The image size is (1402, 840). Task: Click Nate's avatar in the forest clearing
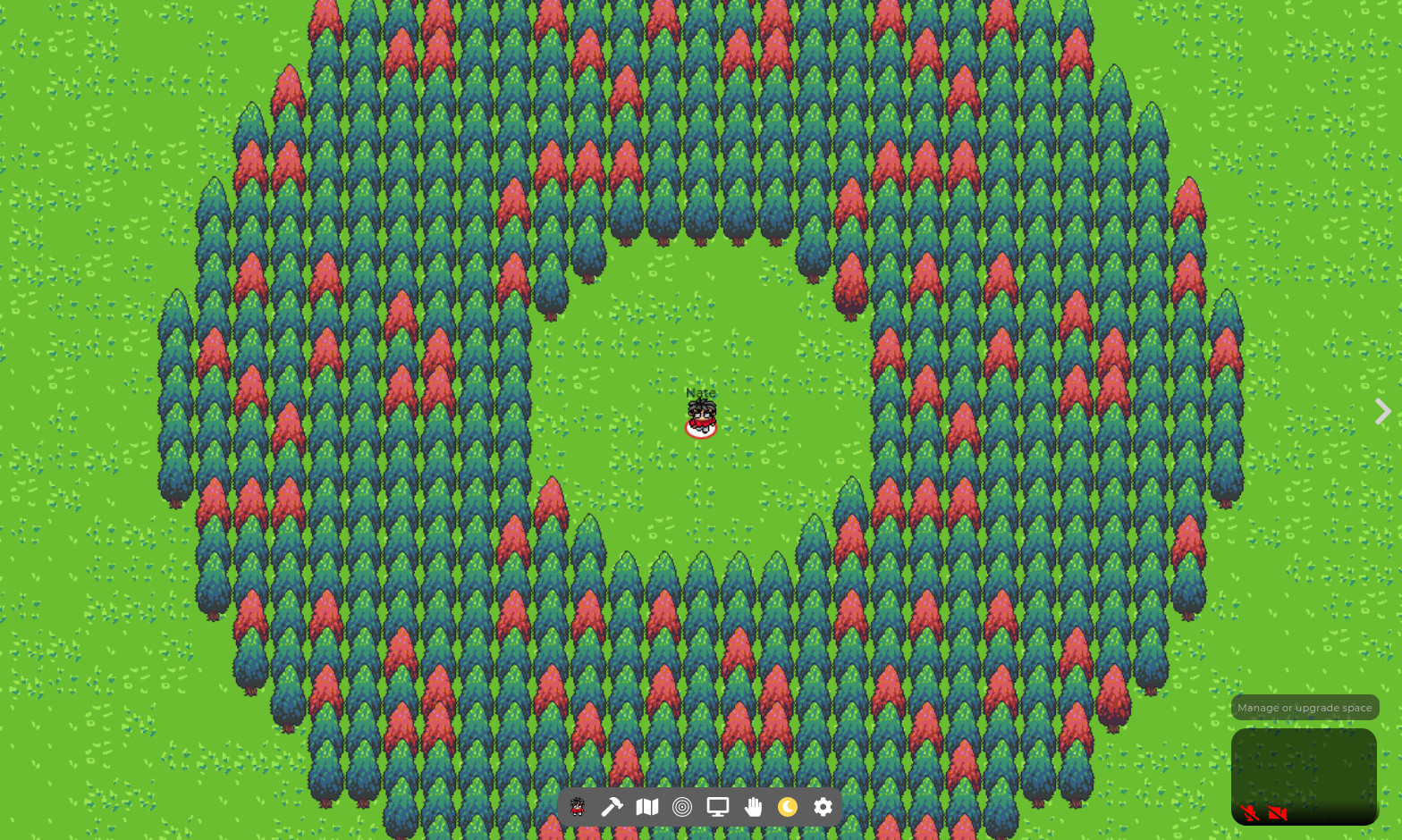(x=701, y=412)
